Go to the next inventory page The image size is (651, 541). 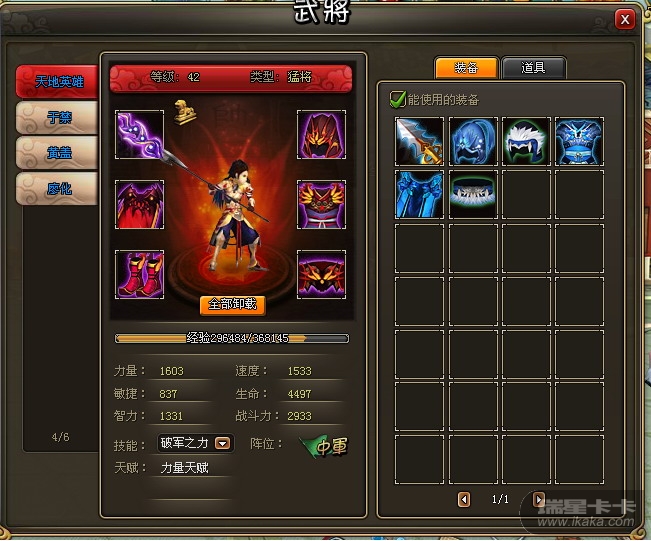540,498
